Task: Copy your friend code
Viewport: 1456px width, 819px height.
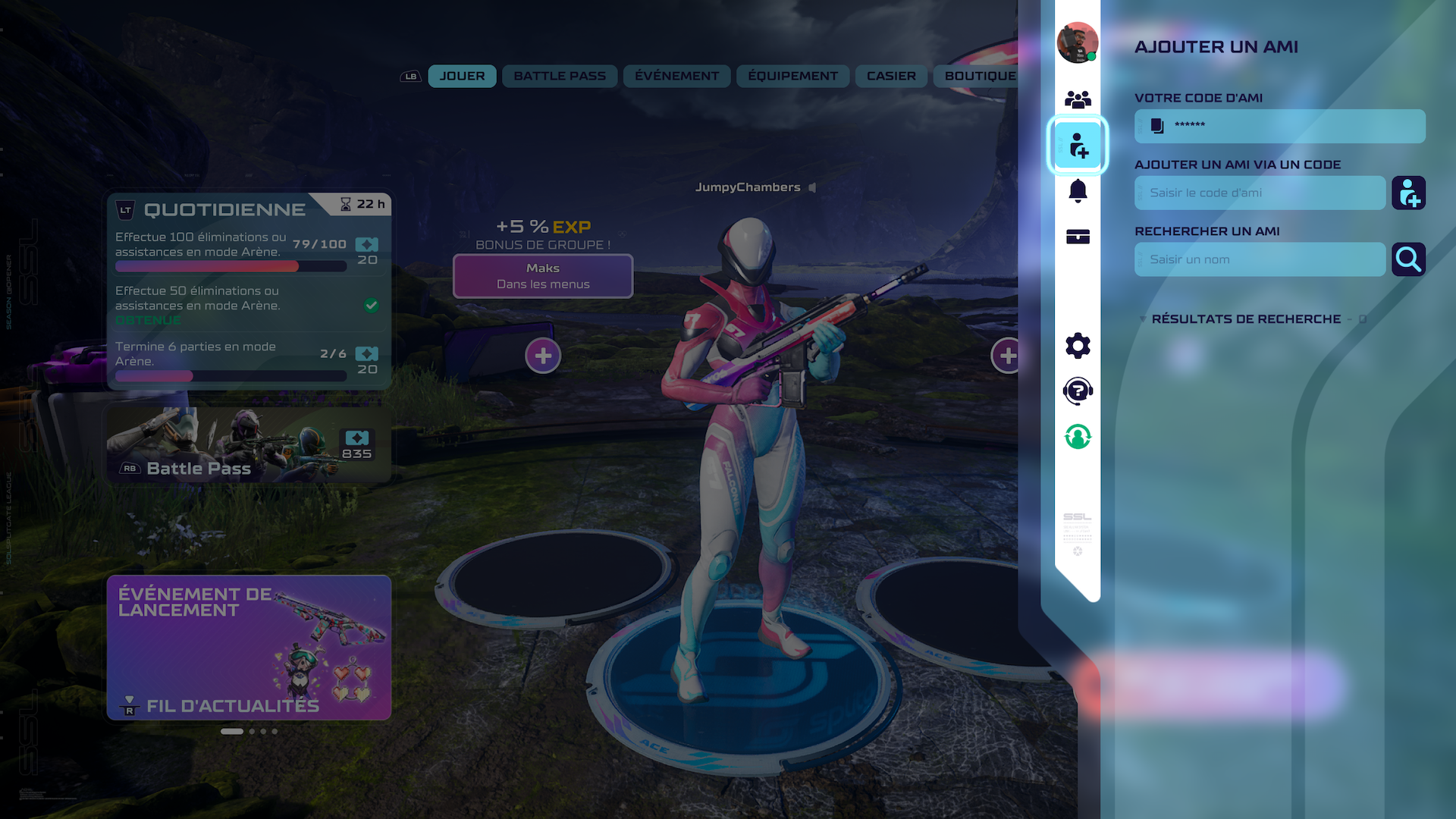Action: [x=1157, y=126]
